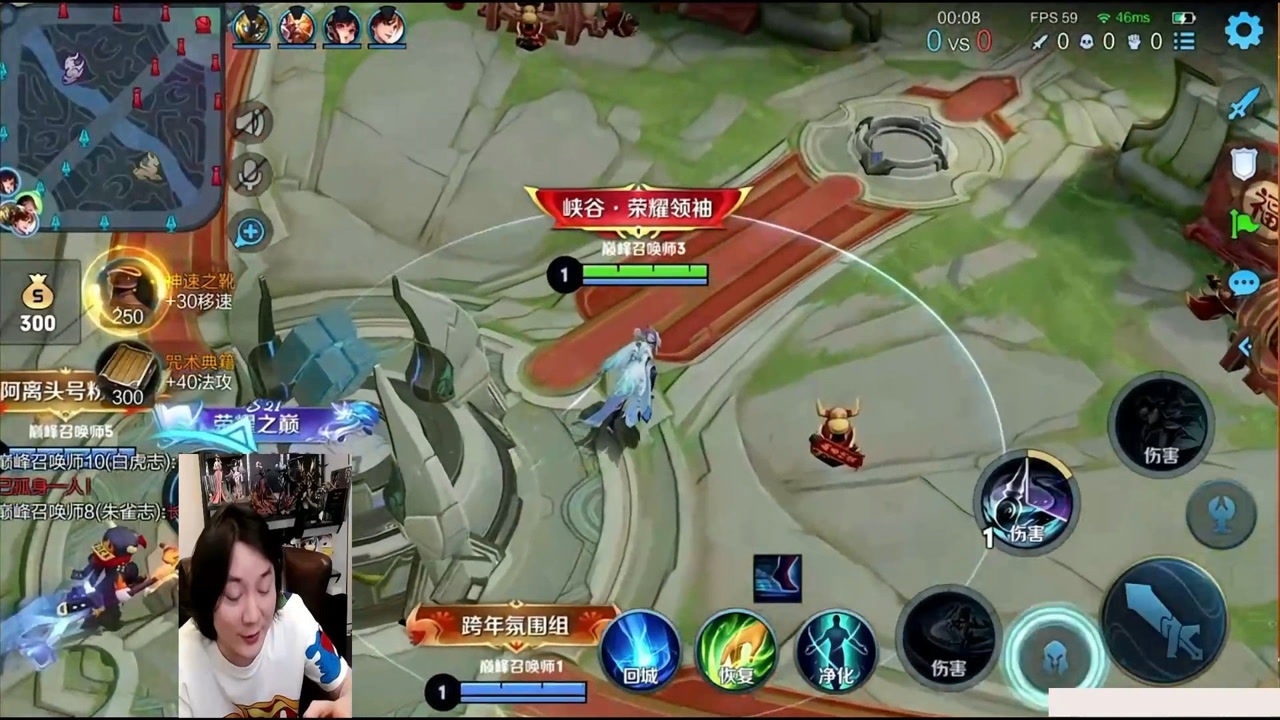The height and width of the screenshot is (720, 1280).
Task: Use the small boots item icon
Action: tap(777, 579)
